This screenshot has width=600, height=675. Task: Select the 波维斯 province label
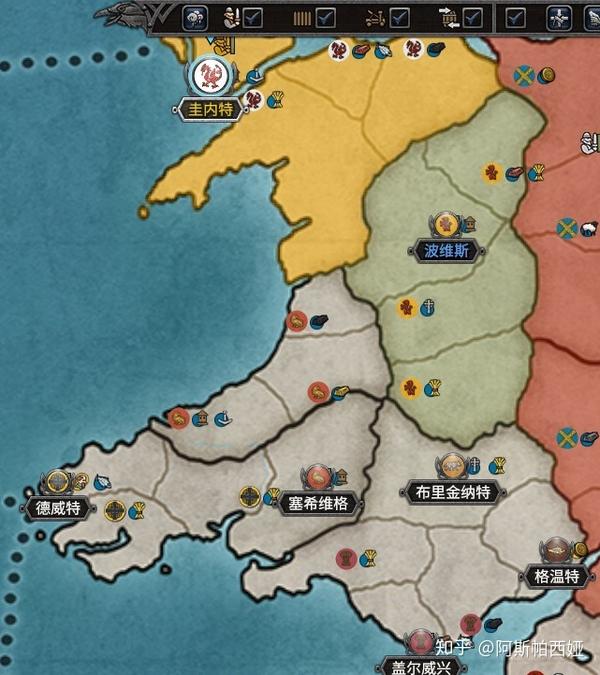coord(445,250)
